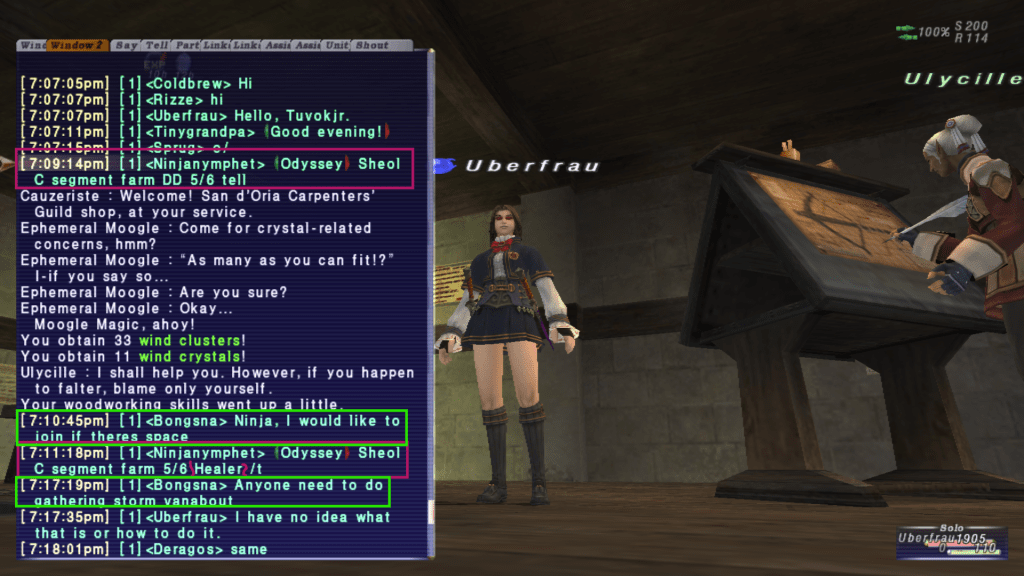This screenshot has height=576, width=1024.
Task: Open the Shout chat tab
Action: click(371, 45)
